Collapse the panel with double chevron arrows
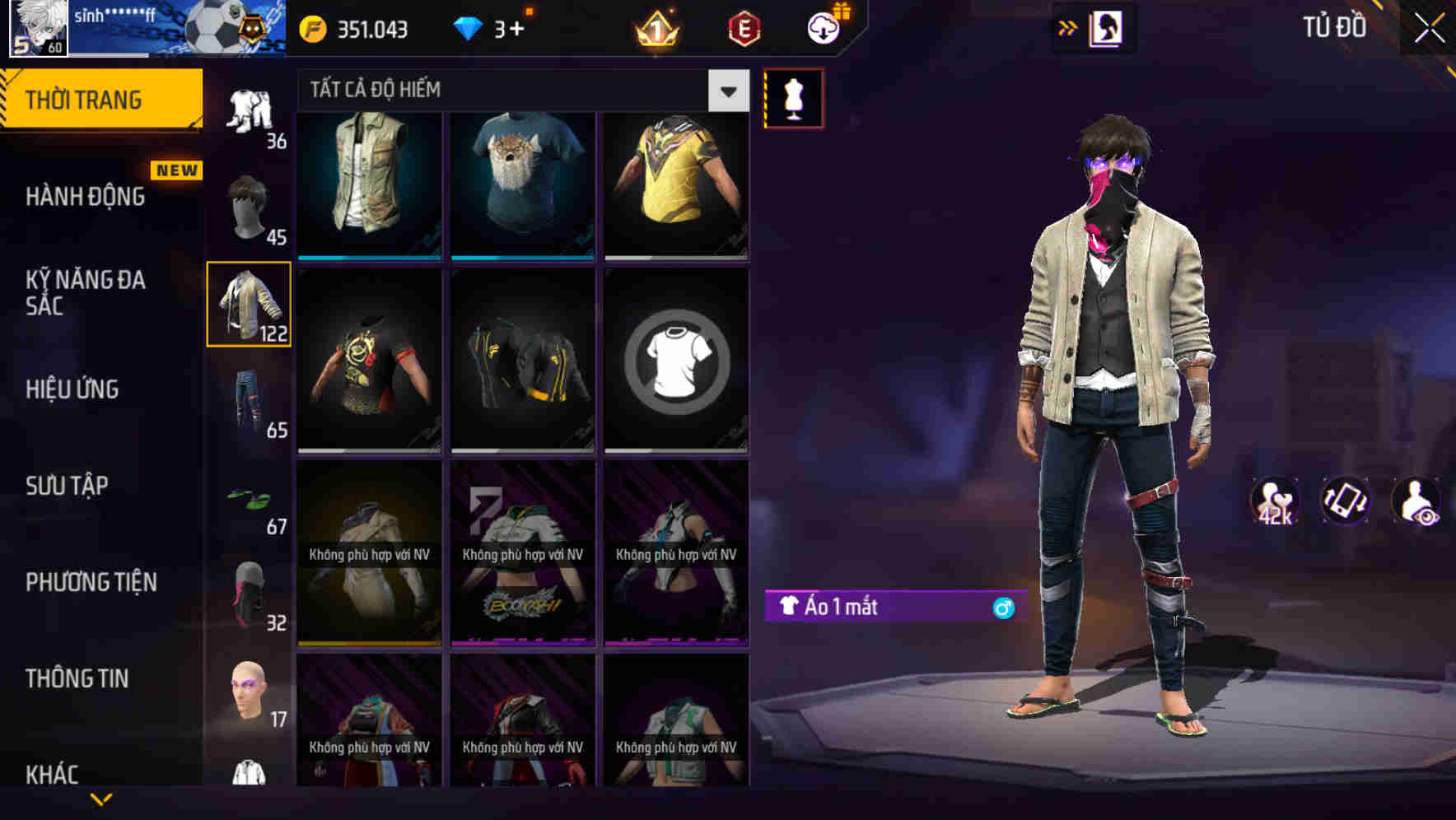Viewport: 1456px width, 820px height. [1068, 27]
